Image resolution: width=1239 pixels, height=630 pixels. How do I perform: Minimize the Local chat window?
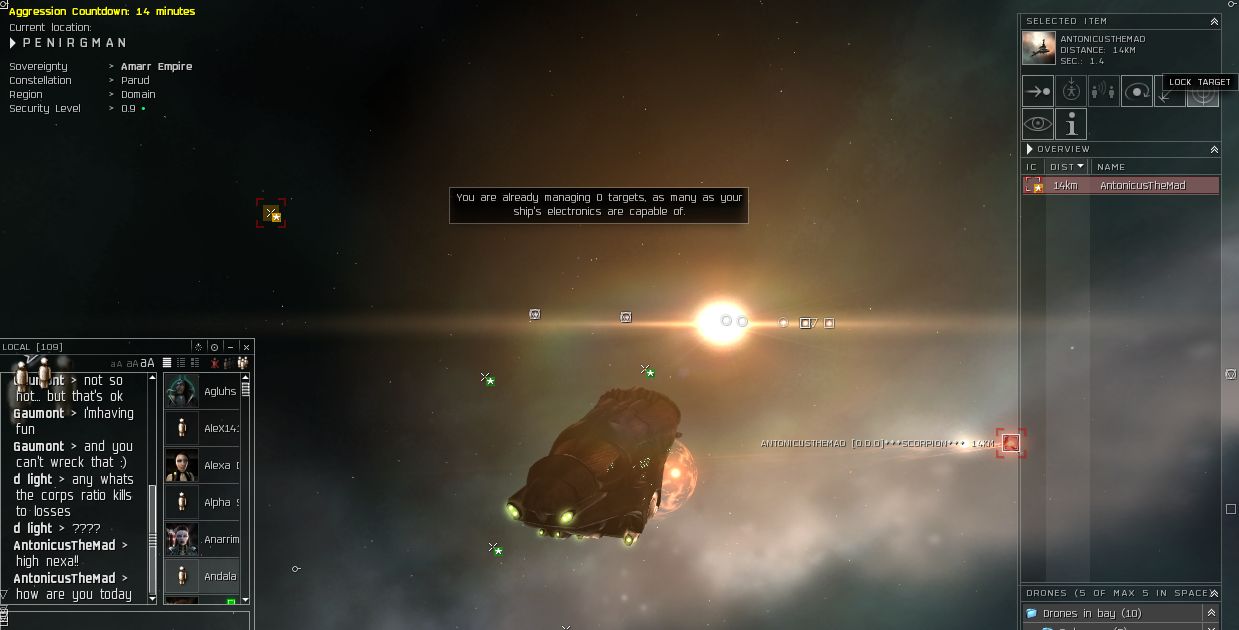(x=230, y=347)
